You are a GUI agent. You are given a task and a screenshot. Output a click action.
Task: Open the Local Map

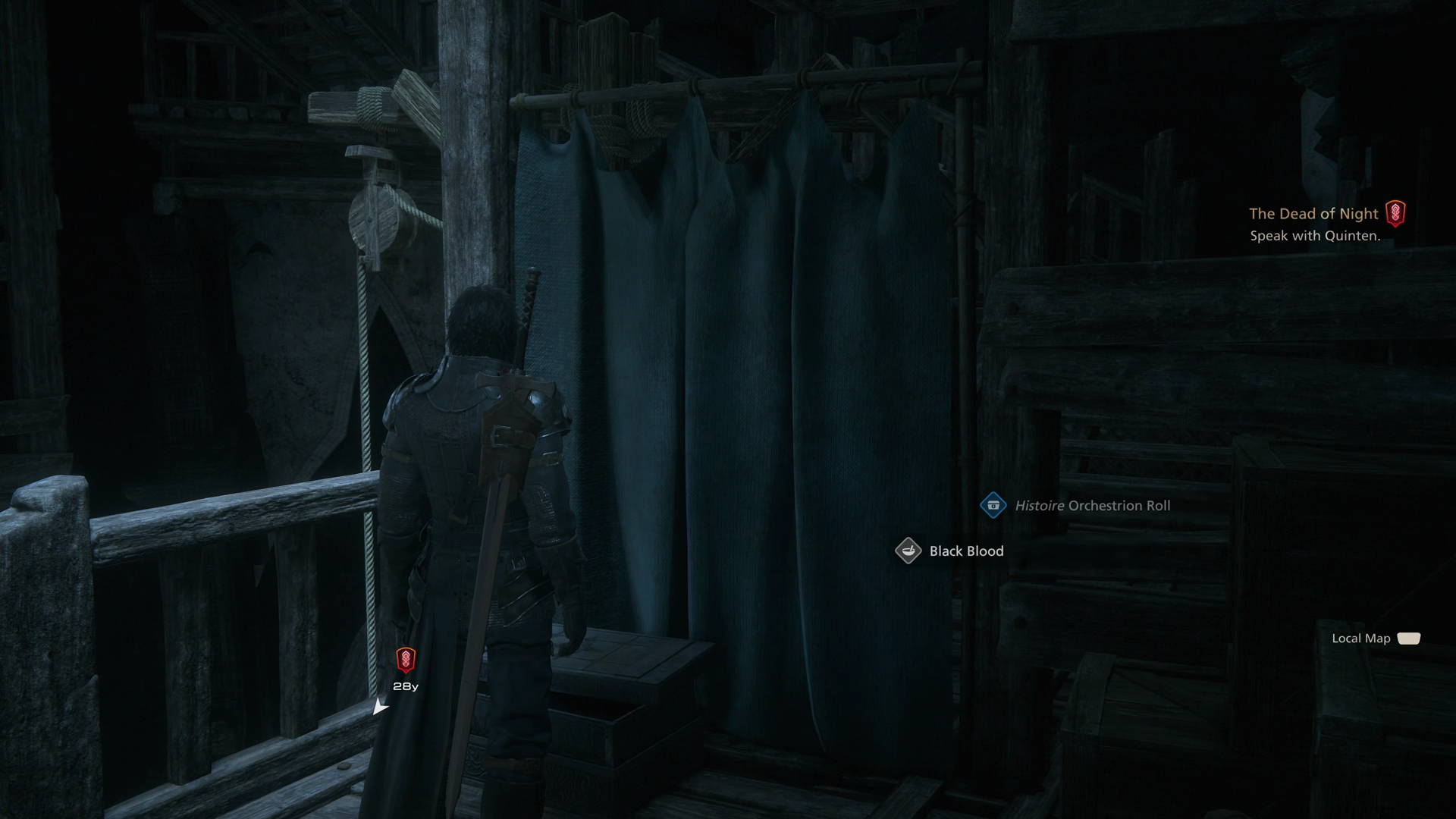tap(1376, 639)
